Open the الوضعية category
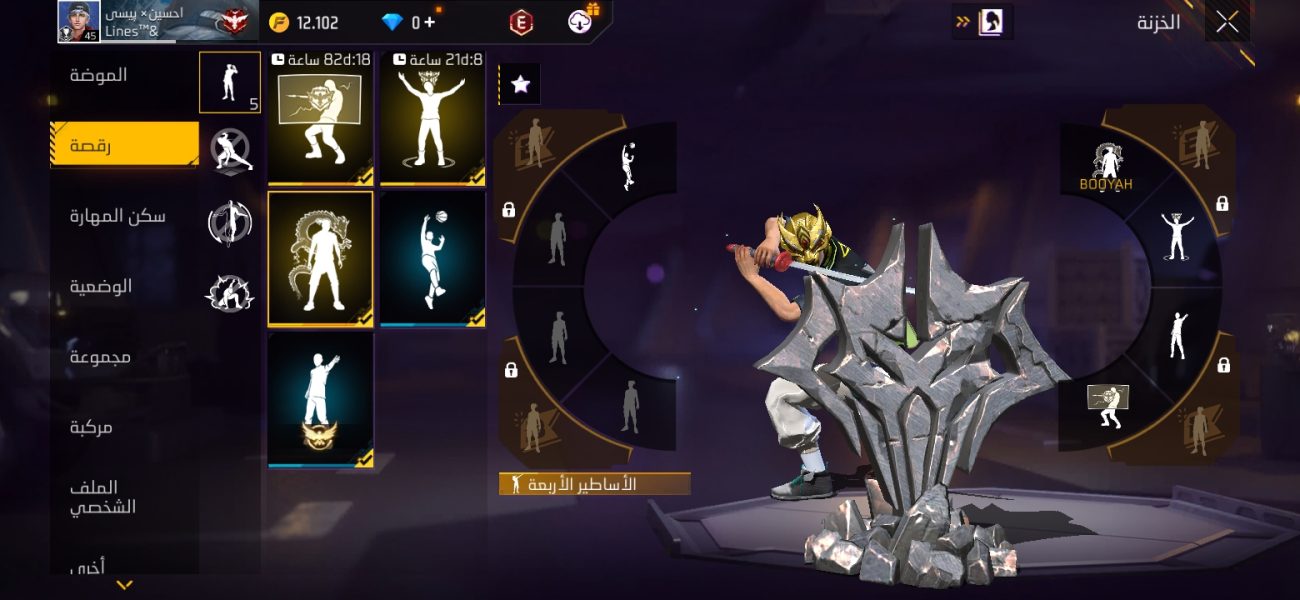Screen dimensions: 1300x600 click(x=101, y=287)
